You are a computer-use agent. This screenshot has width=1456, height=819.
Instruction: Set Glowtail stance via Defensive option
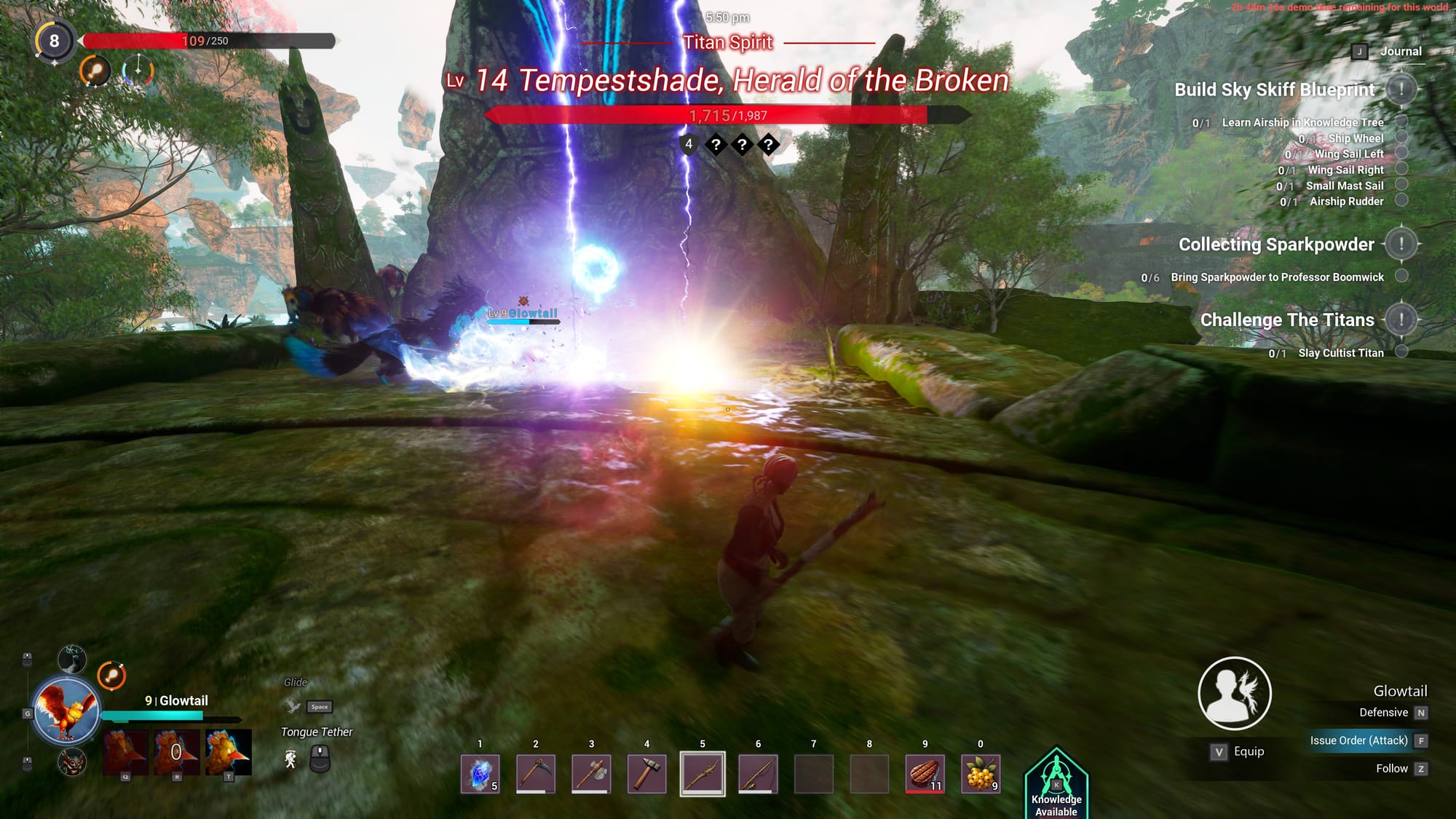pyautogui.click(x=1384, y=713)
